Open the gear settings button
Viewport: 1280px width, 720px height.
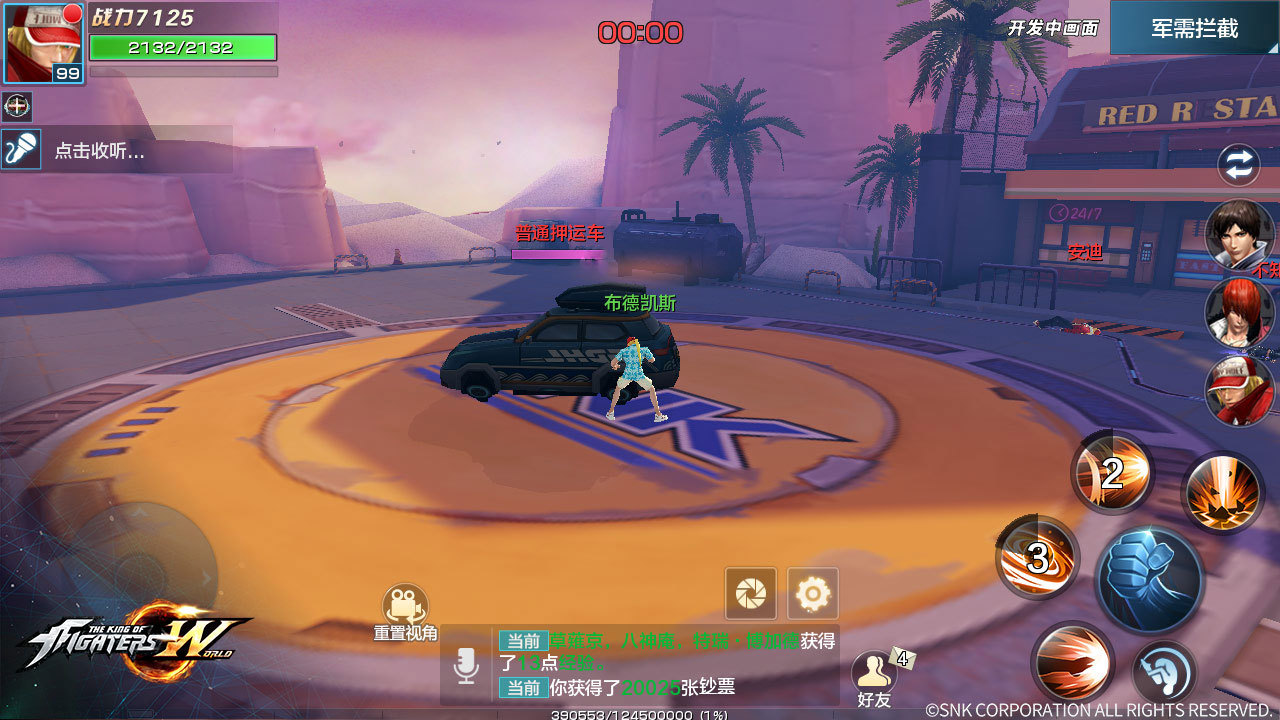click(x=812, y=594)
